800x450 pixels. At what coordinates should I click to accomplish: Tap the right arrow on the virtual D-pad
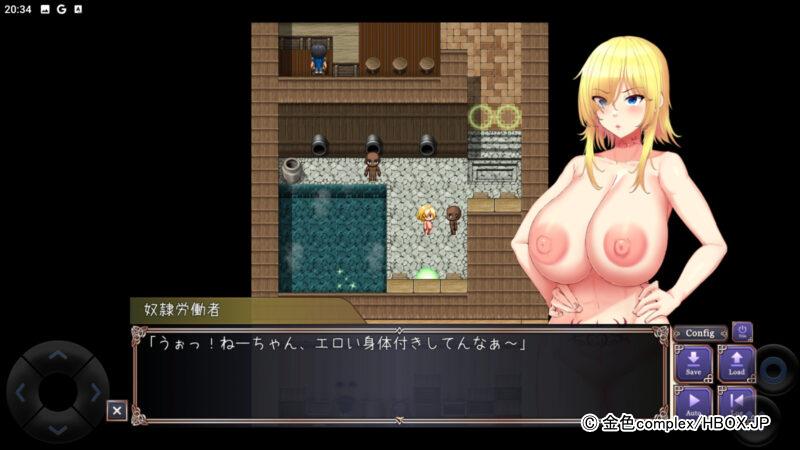[96, 392]
